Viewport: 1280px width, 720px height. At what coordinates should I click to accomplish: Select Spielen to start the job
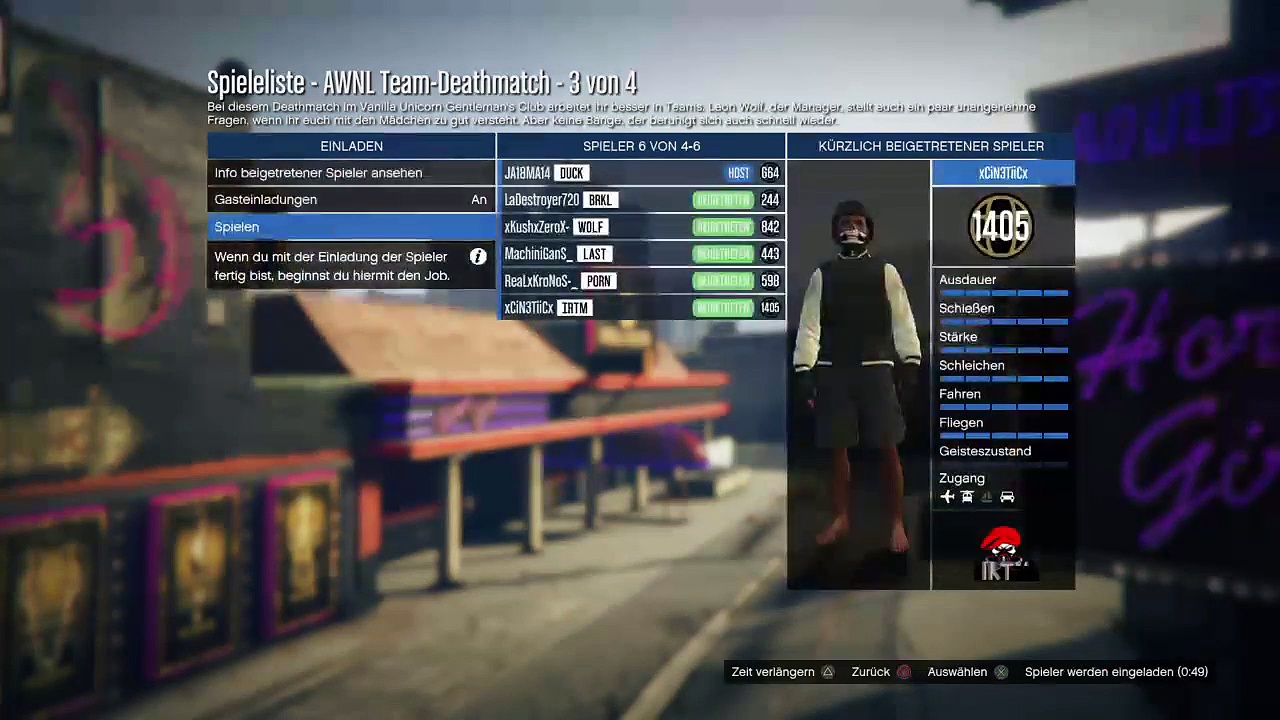(x=350, y=227)
